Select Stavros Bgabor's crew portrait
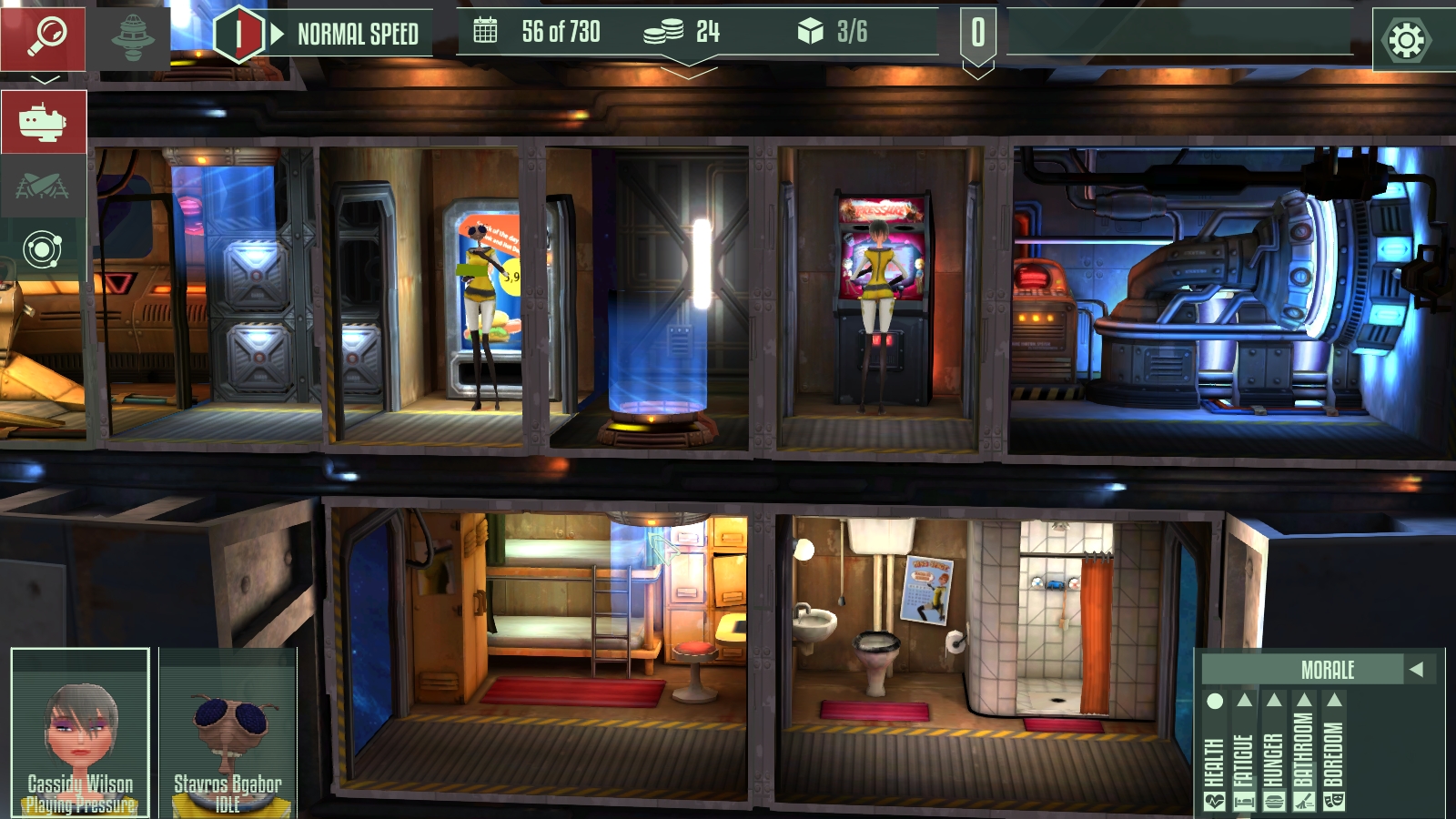Screen dimensions: 1456x819 (227, 733)
